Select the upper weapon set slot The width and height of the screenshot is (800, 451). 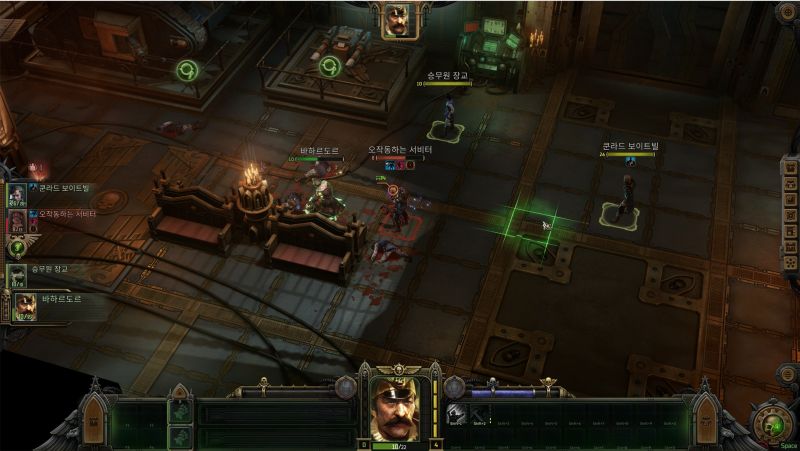[180, 410]
